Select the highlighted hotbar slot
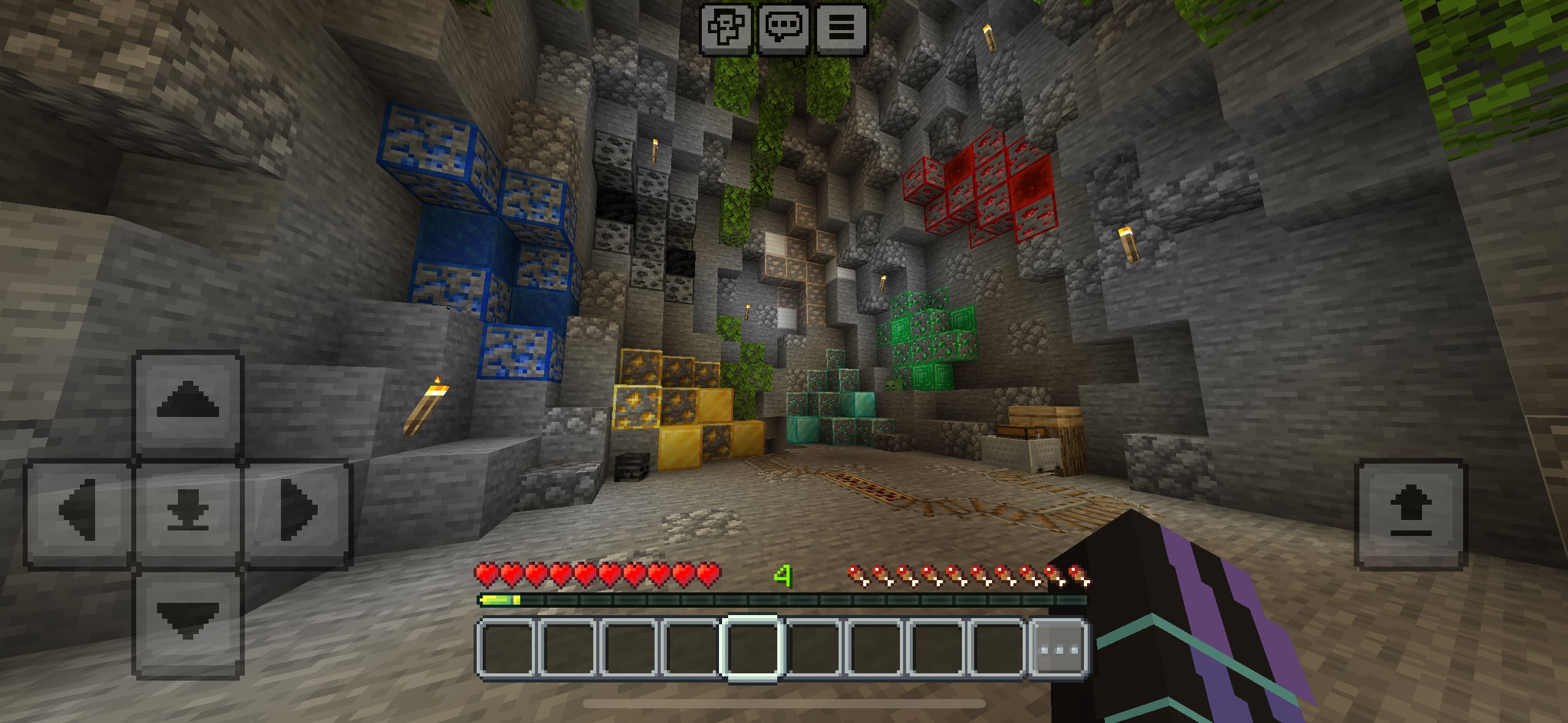Image resolution: width=1568 pixels, height=723 pixels. [752, 649]
